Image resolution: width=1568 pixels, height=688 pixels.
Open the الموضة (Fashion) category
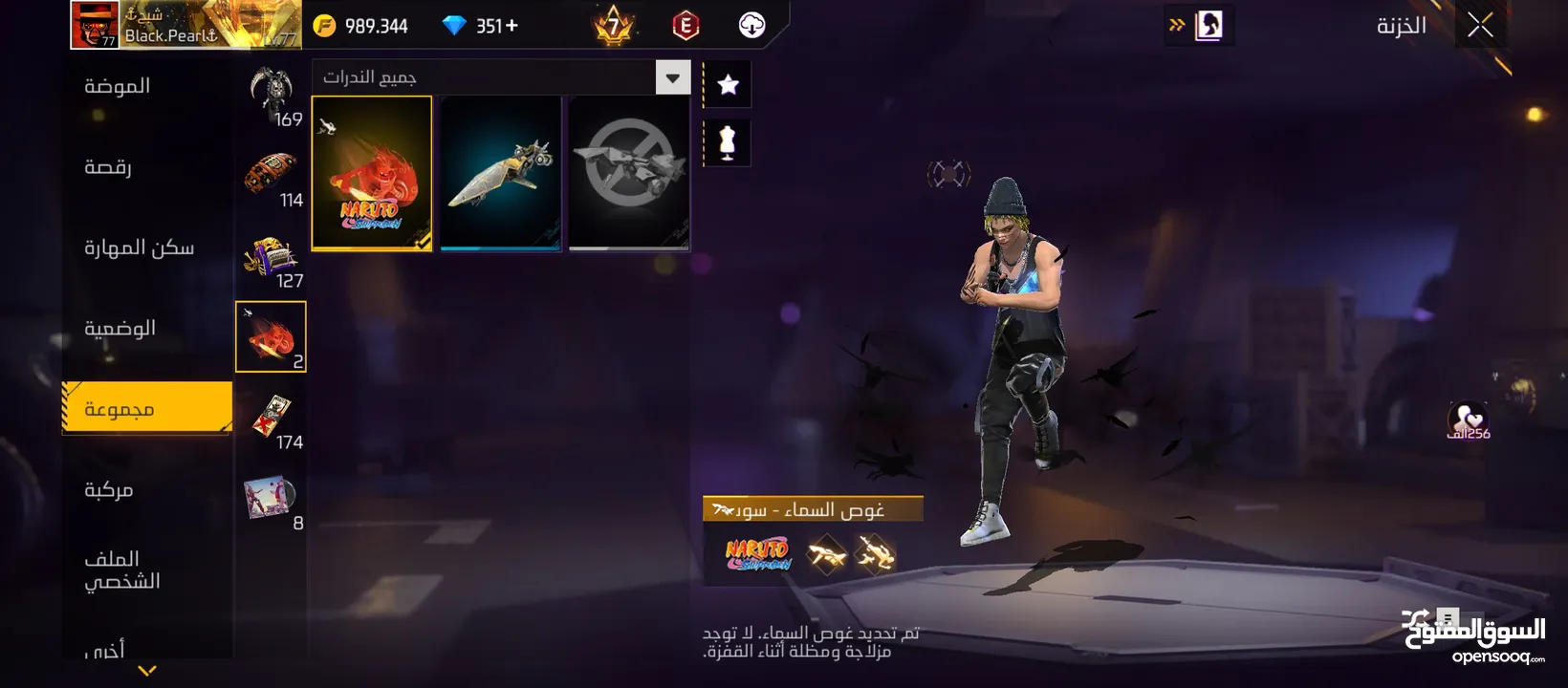(118, 86)
